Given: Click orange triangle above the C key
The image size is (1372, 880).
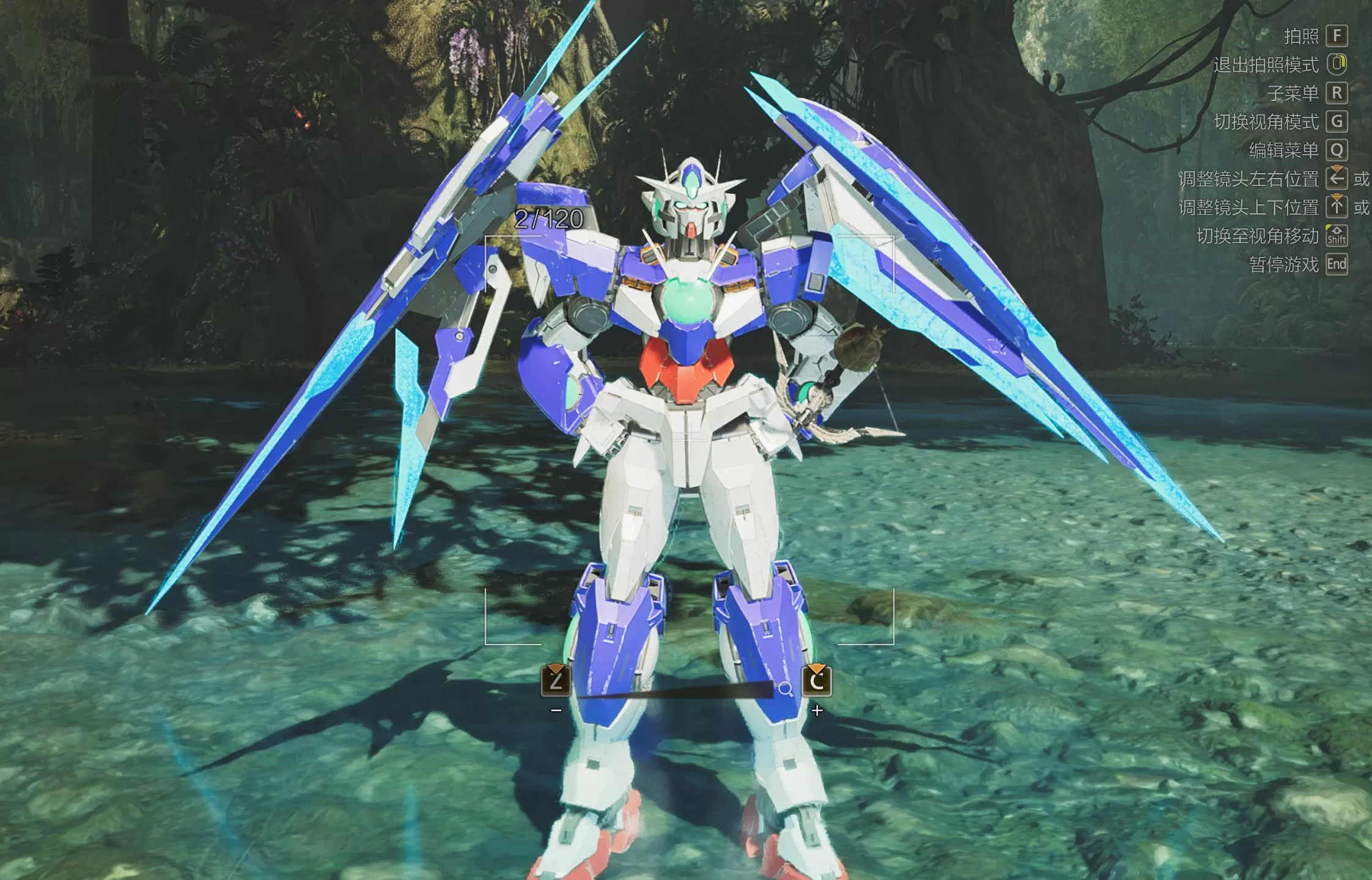Looking at the screenshot, I should (x=815, y=668).
